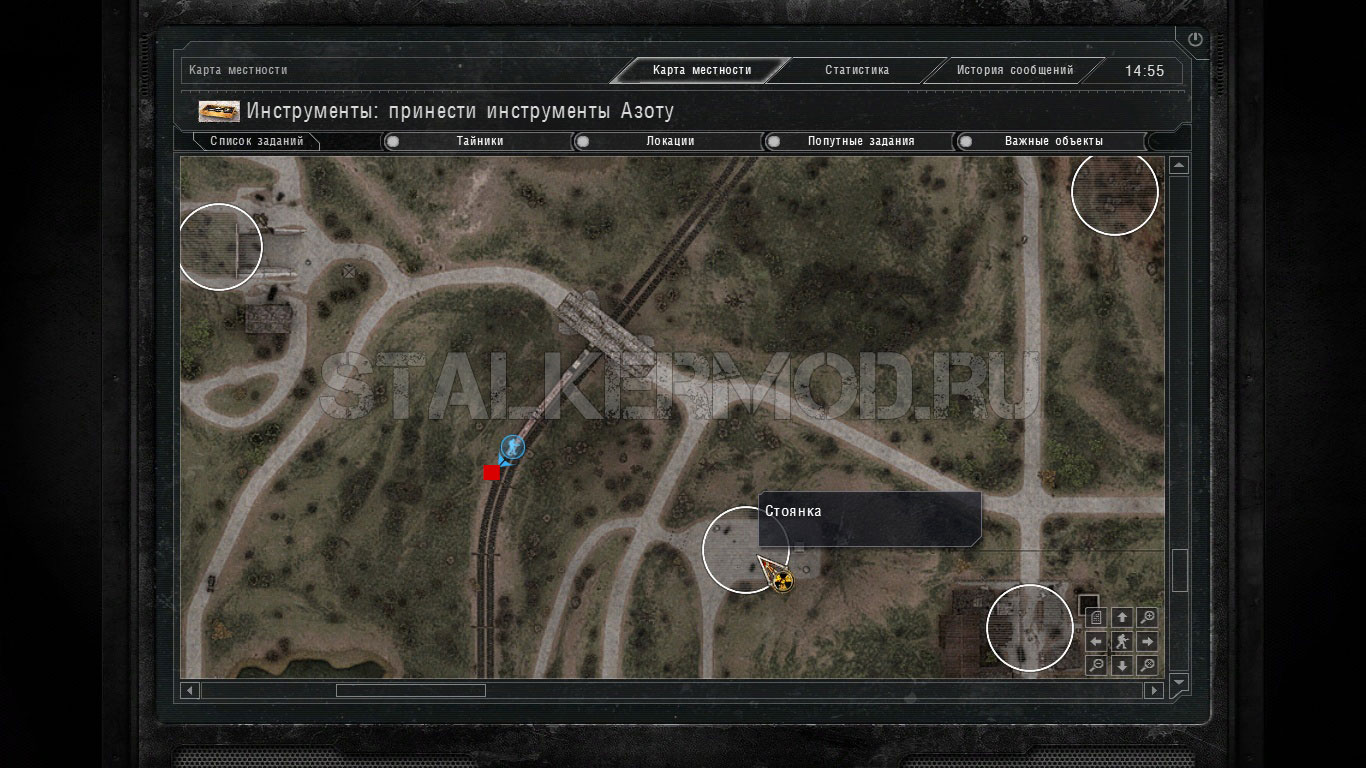The image size is (1366, 768).
Task: Toggle the Локации map filter
Action: pos(670,141)
